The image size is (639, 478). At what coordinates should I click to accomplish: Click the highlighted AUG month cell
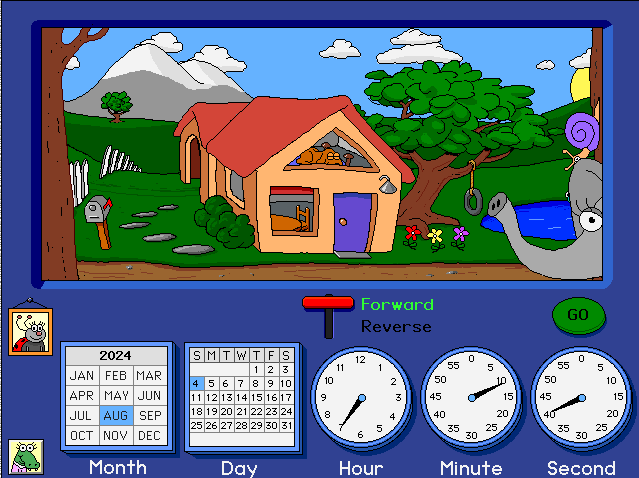click(x=116, y=415)
